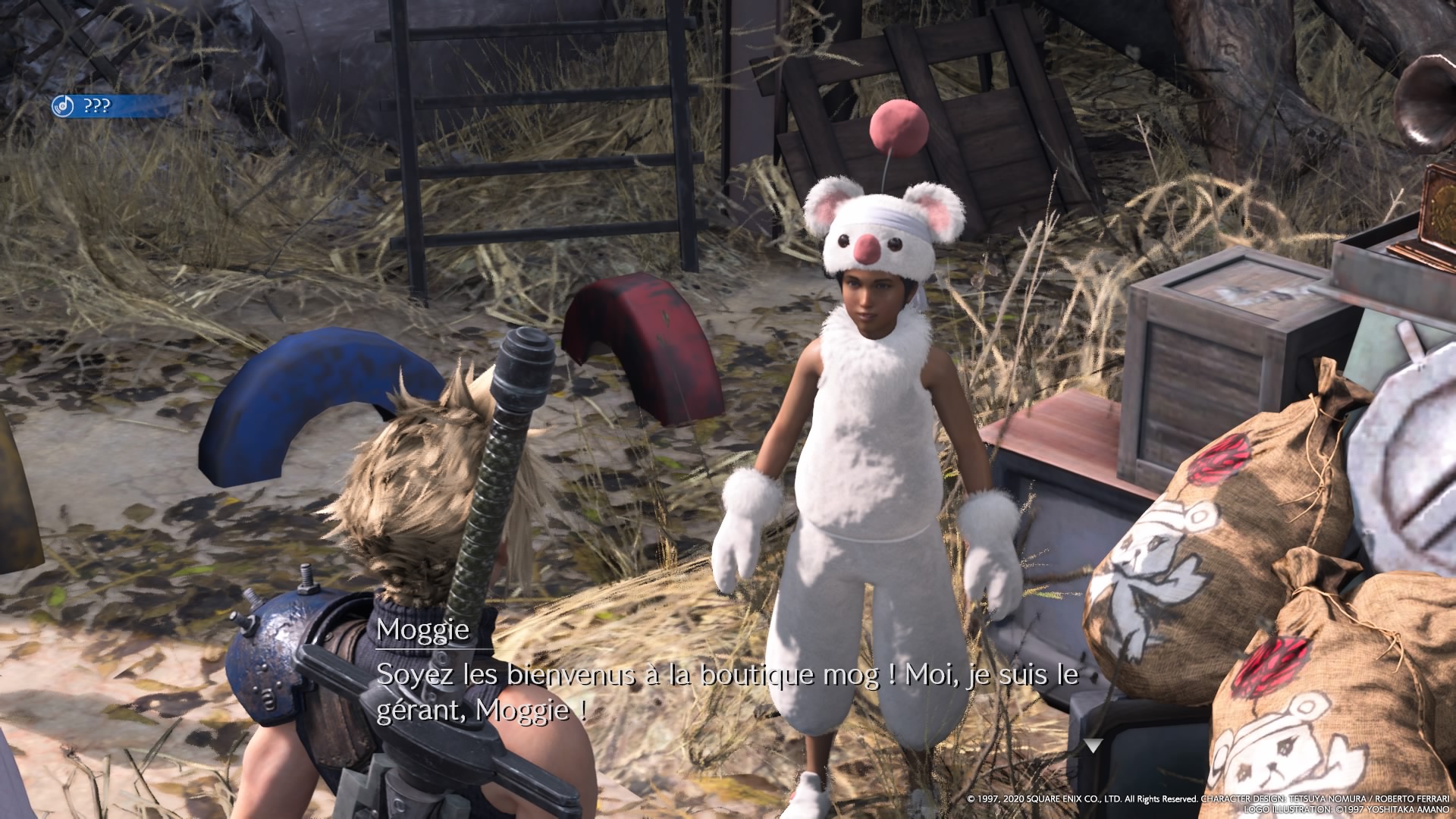The image size is (1456, 819).
Task: Select the moogle cap on Moggie's head
Action: tap(880, 227)
